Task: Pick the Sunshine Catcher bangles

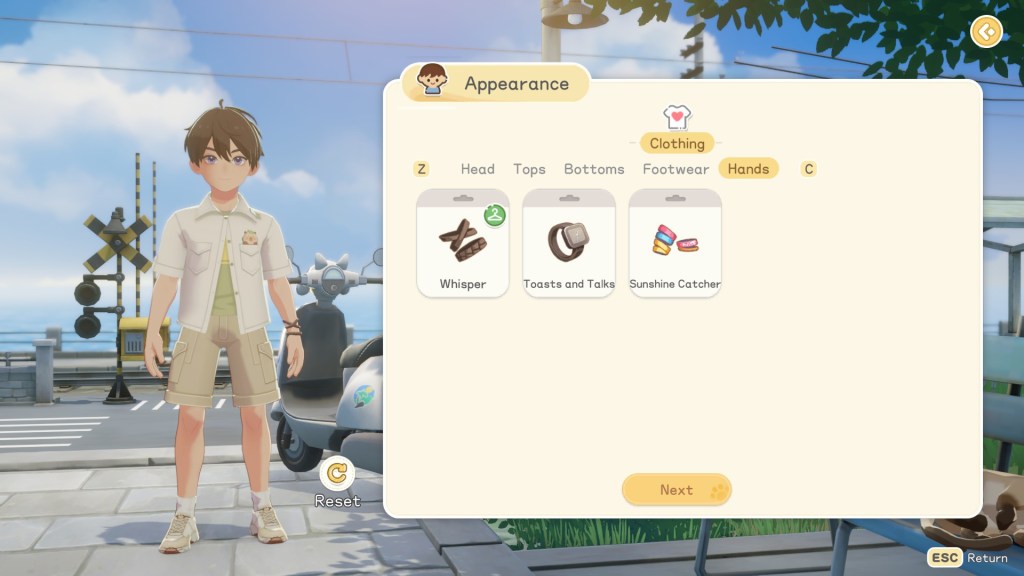Action: click(x=675, y=244)
